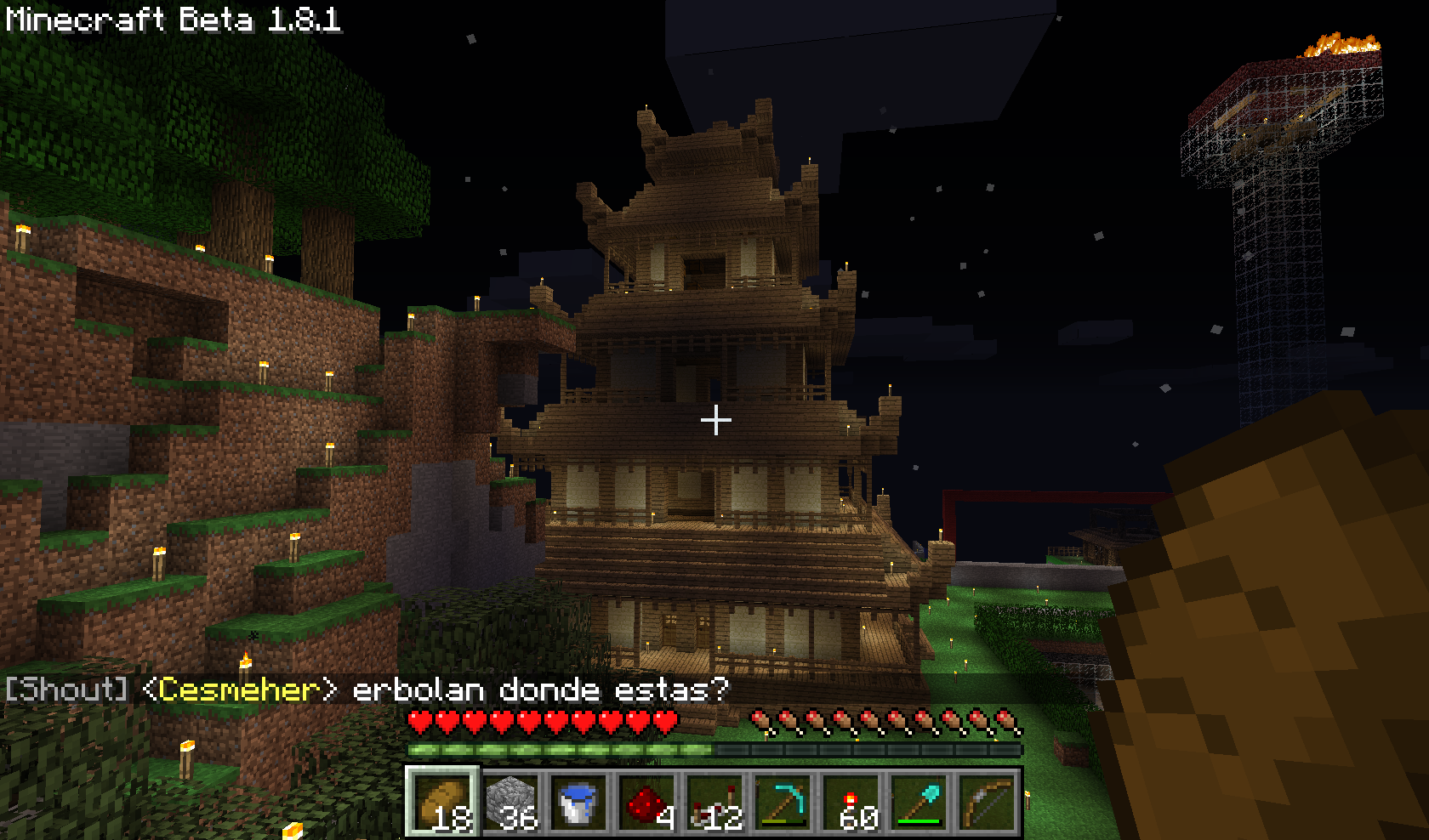The width and height of the screenshot is (1429, 840).
Task: Select the cobblestone block slot
Action: tap(510, 802)
